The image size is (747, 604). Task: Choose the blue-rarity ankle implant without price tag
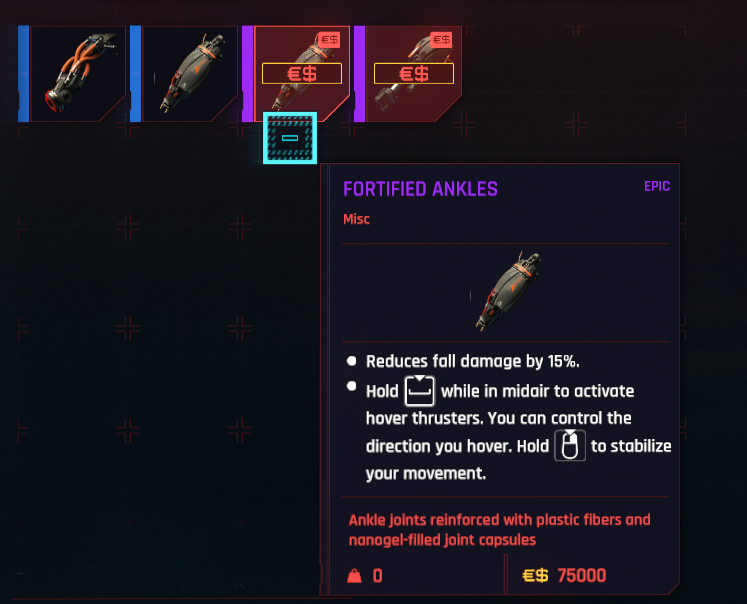coord(189,74)
